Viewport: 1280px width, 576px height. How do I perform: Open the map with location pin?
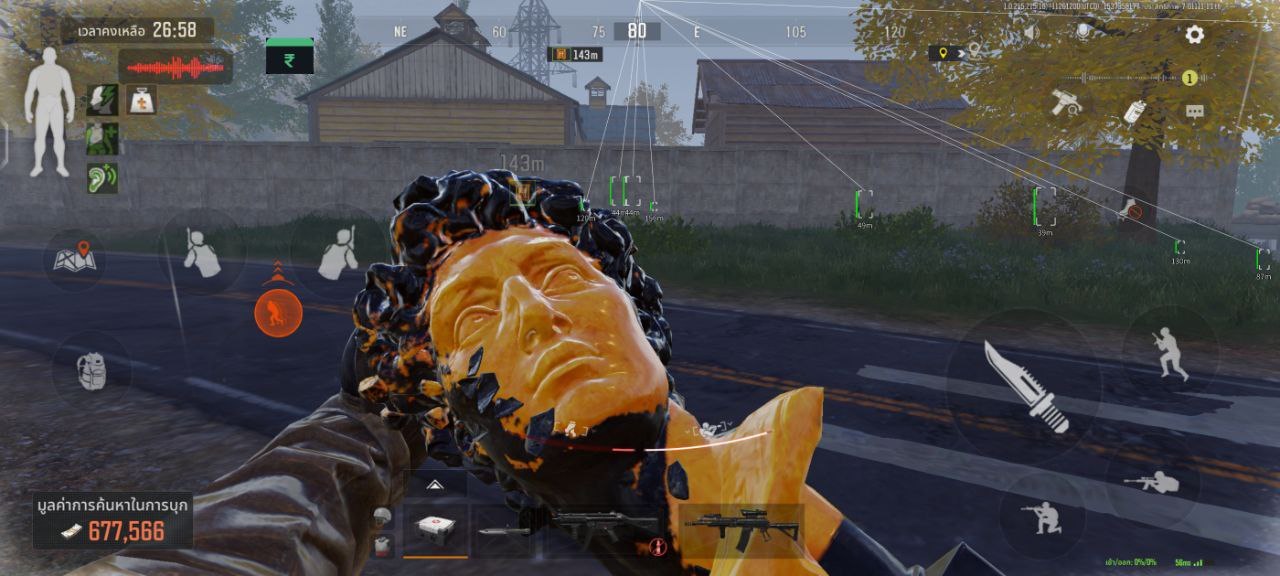point(75,258)
